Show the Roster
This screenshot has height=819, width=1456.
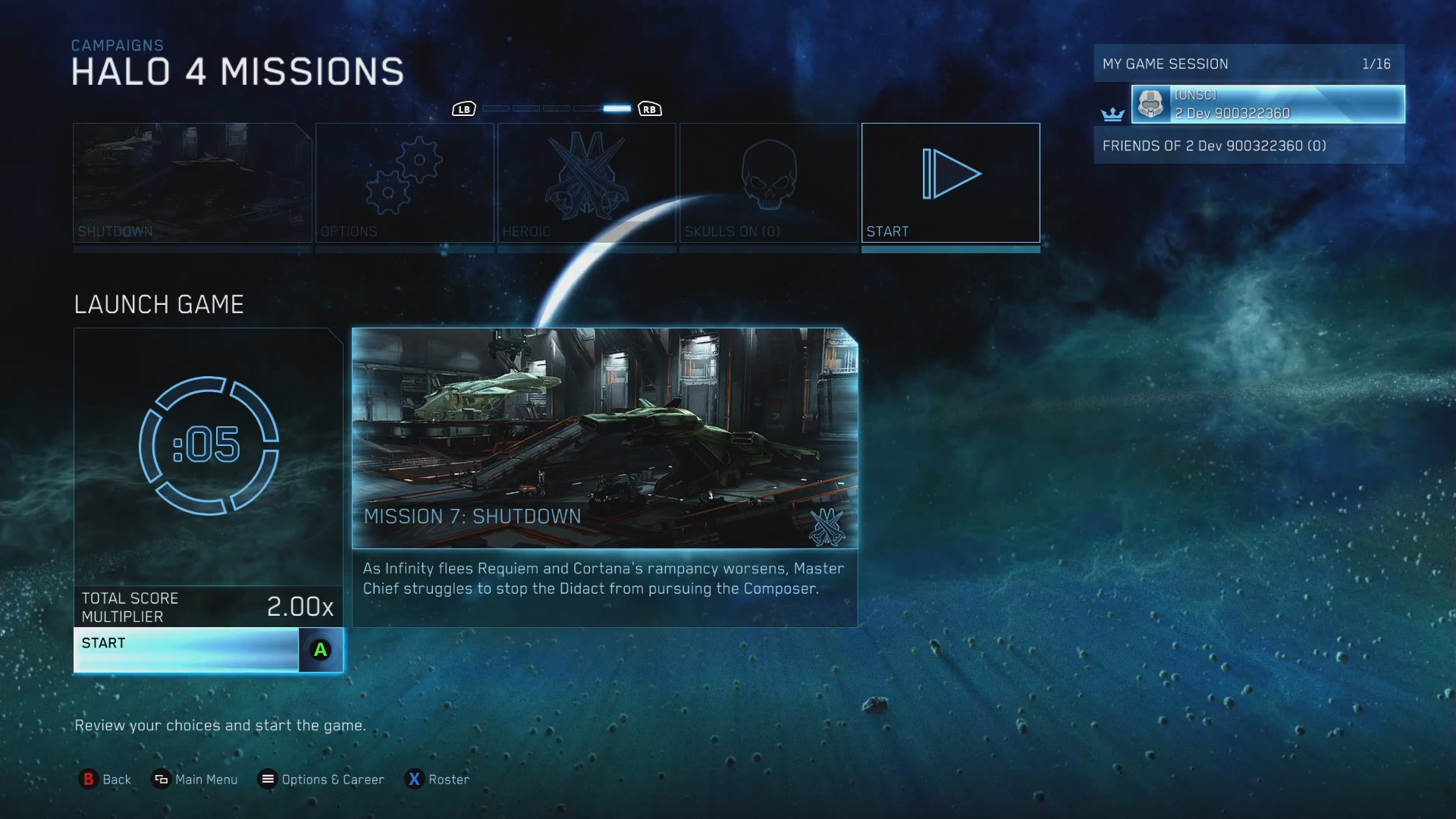click(438, 780)
